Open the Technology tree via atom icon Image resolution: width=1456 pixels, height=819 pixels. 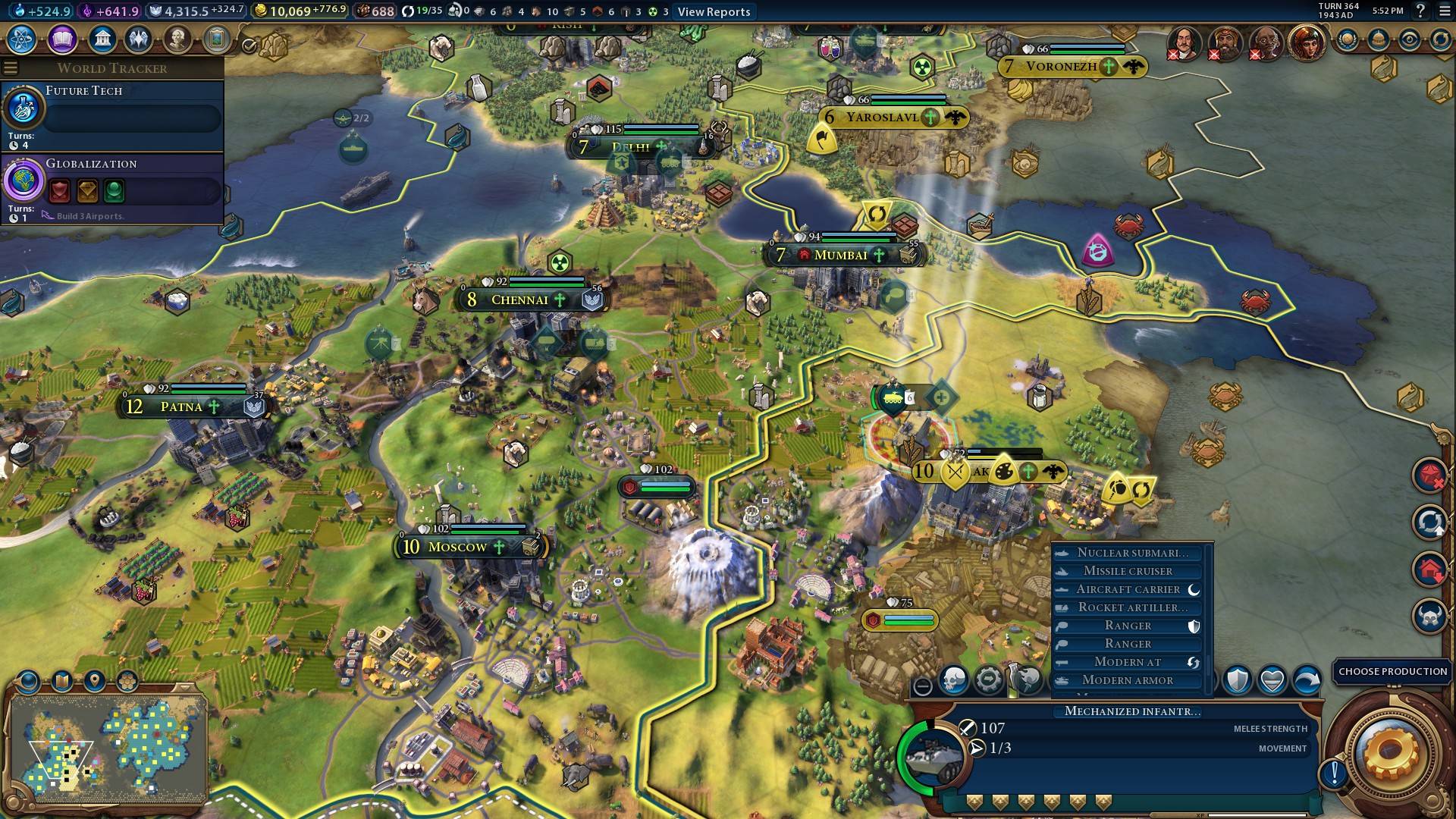pos(23,36)
